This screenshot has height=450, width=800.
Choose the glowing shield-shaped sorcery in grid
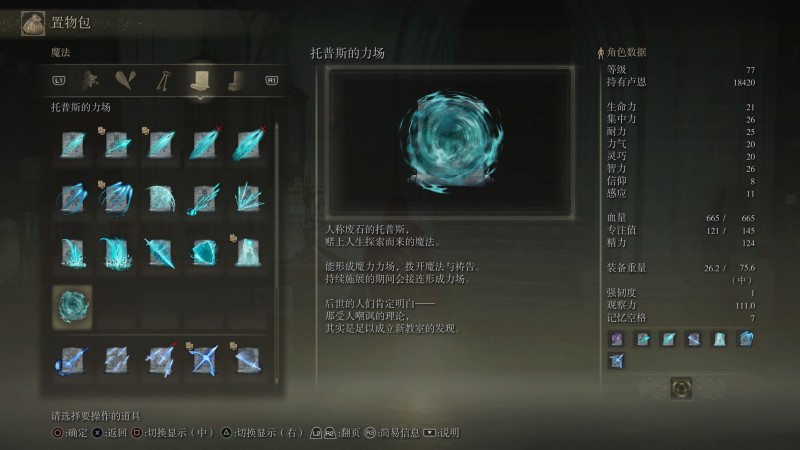point(202,252)
